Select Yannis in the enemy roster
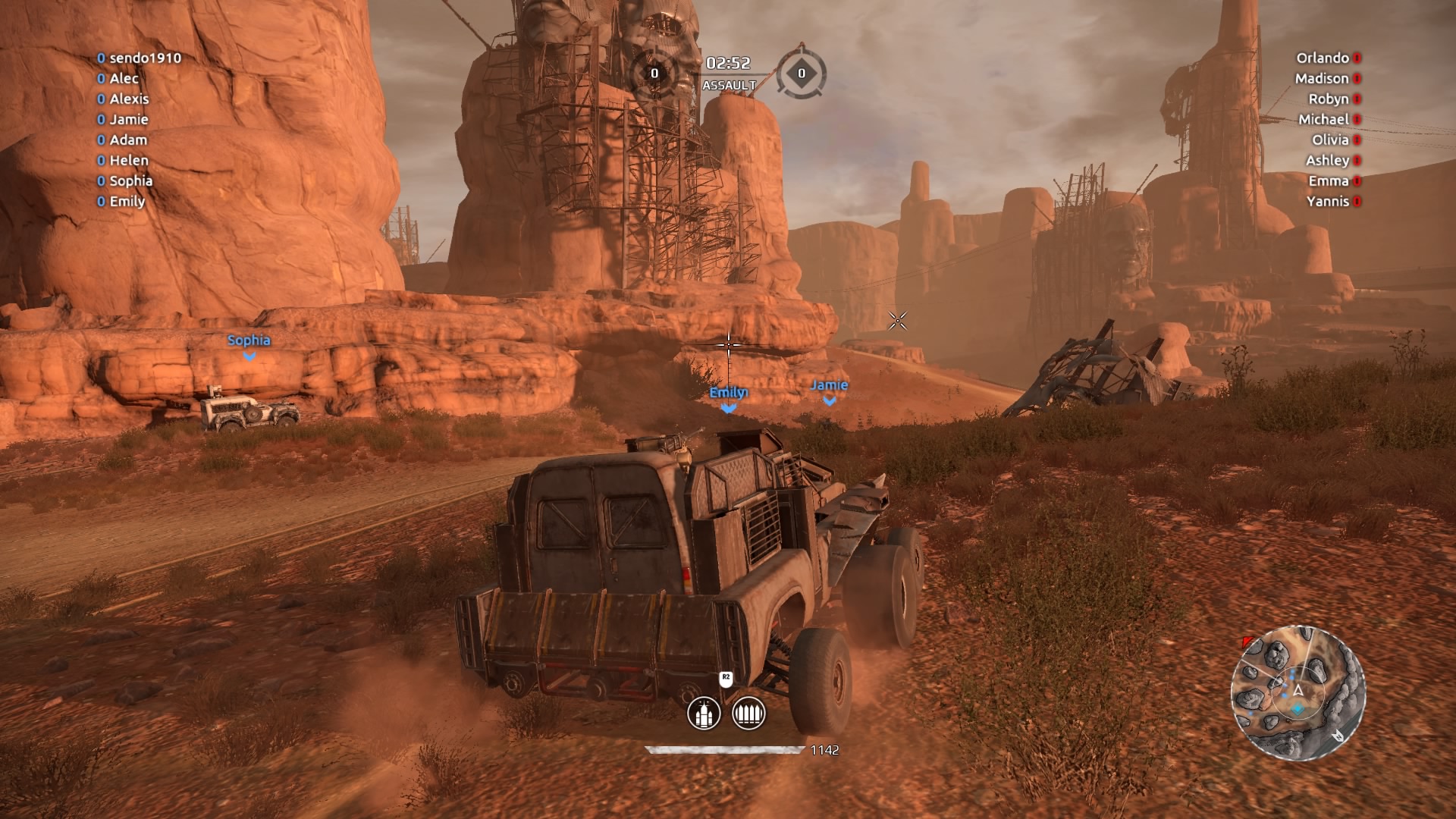 1328,201
